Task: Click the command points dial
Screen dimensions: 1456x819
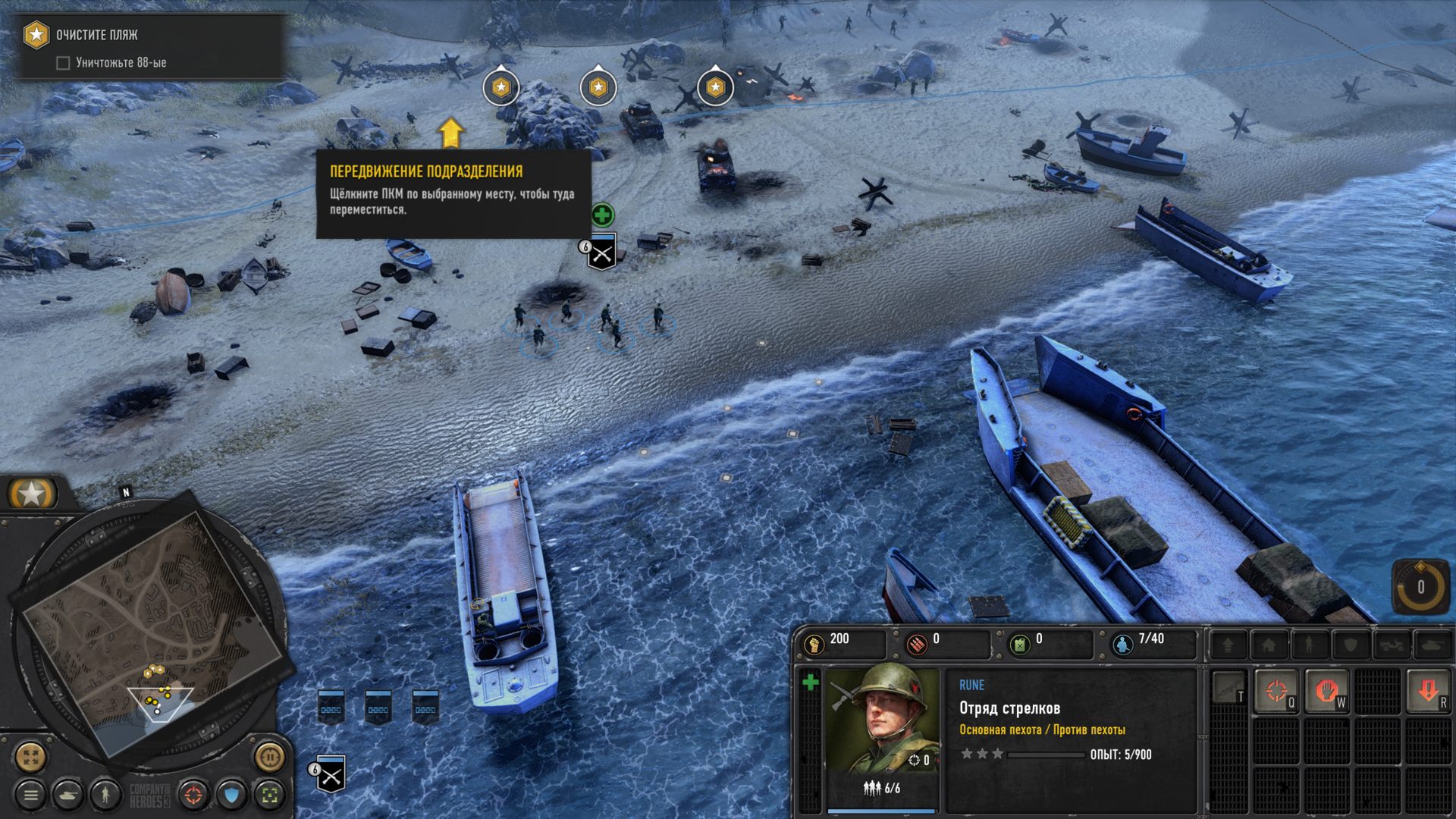Action: (x=1420, y=586)
